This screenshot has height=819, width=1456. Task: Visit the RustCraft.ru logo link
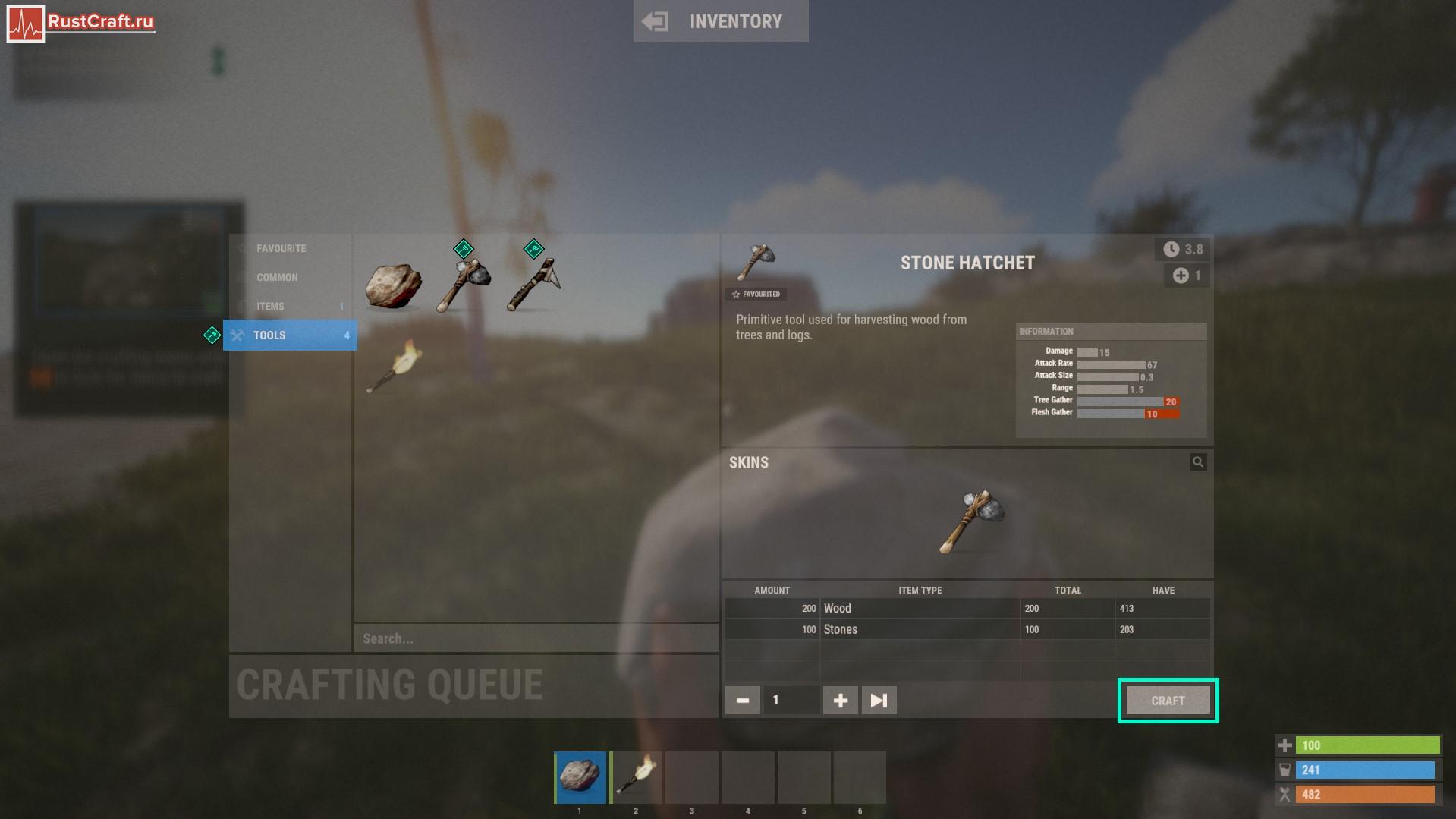point(80,20)
